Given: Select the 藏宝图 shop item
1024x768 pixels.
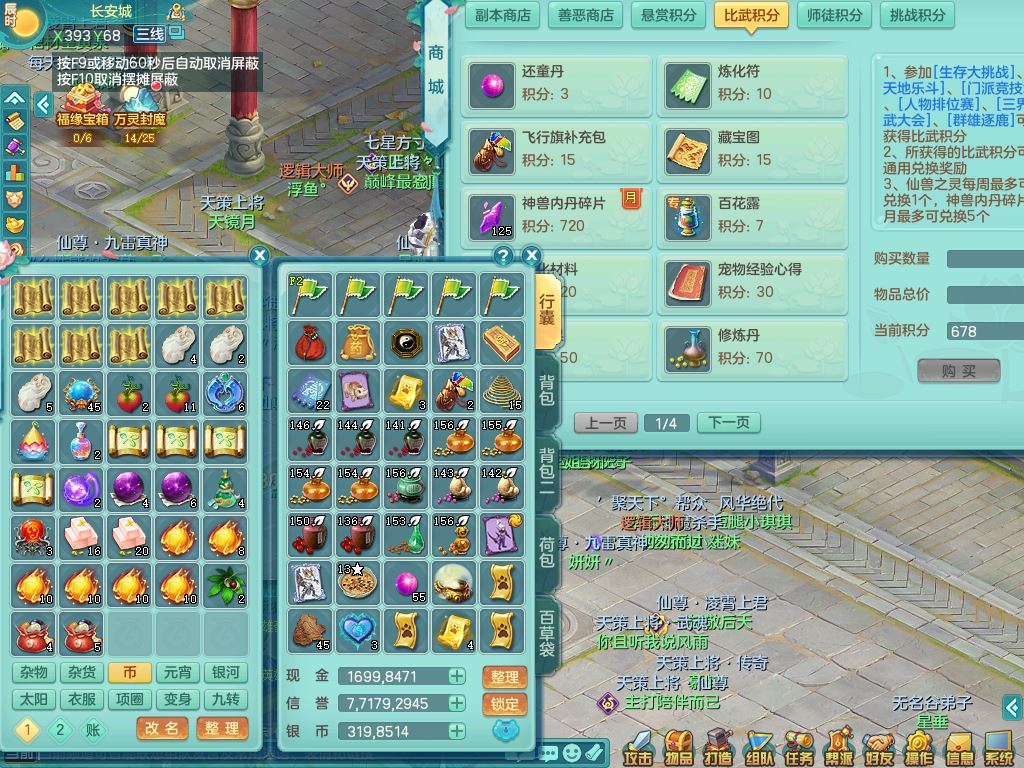Looking at the screenshot, I should (x=751, y=148).
